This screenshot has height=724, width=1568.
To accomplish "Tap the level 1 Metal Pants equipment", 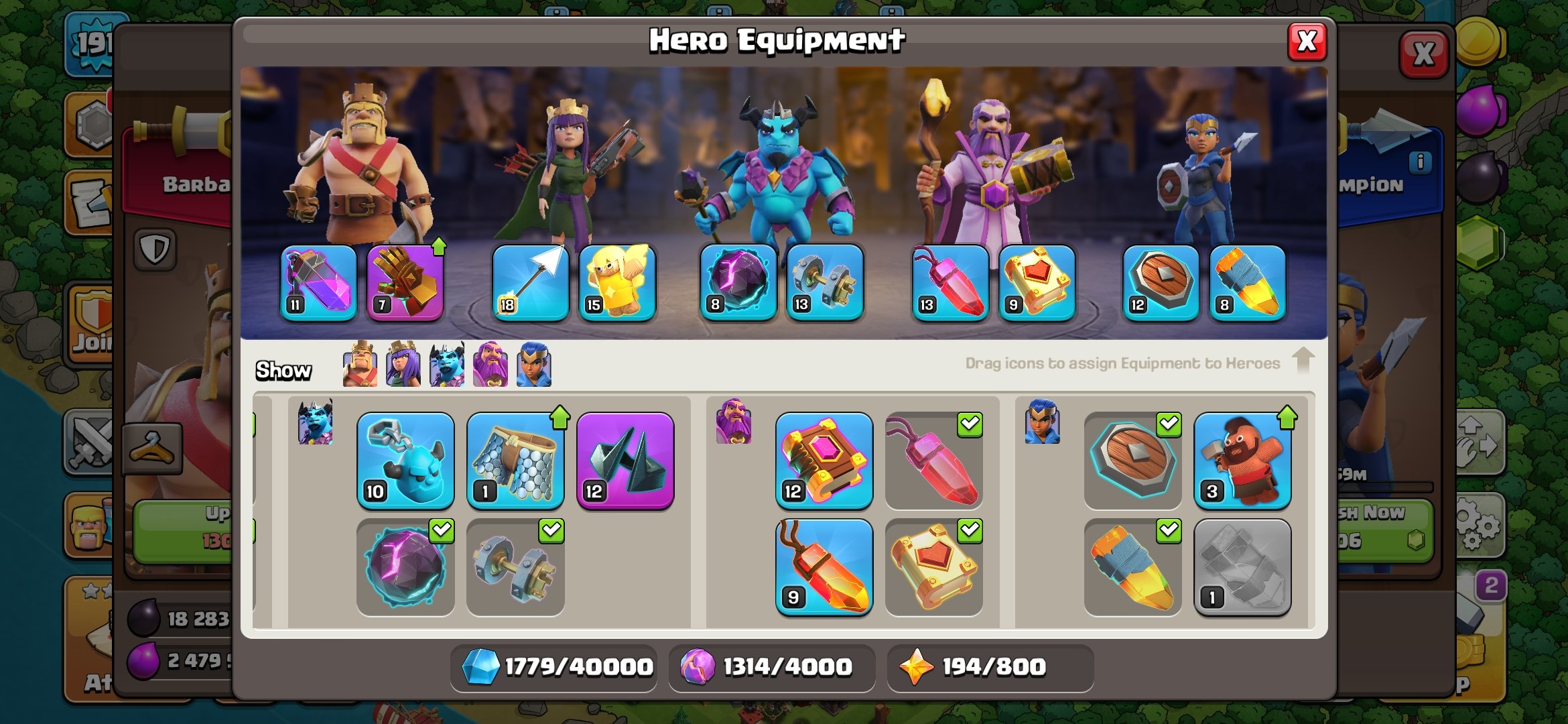I will (x=515, y=463).
